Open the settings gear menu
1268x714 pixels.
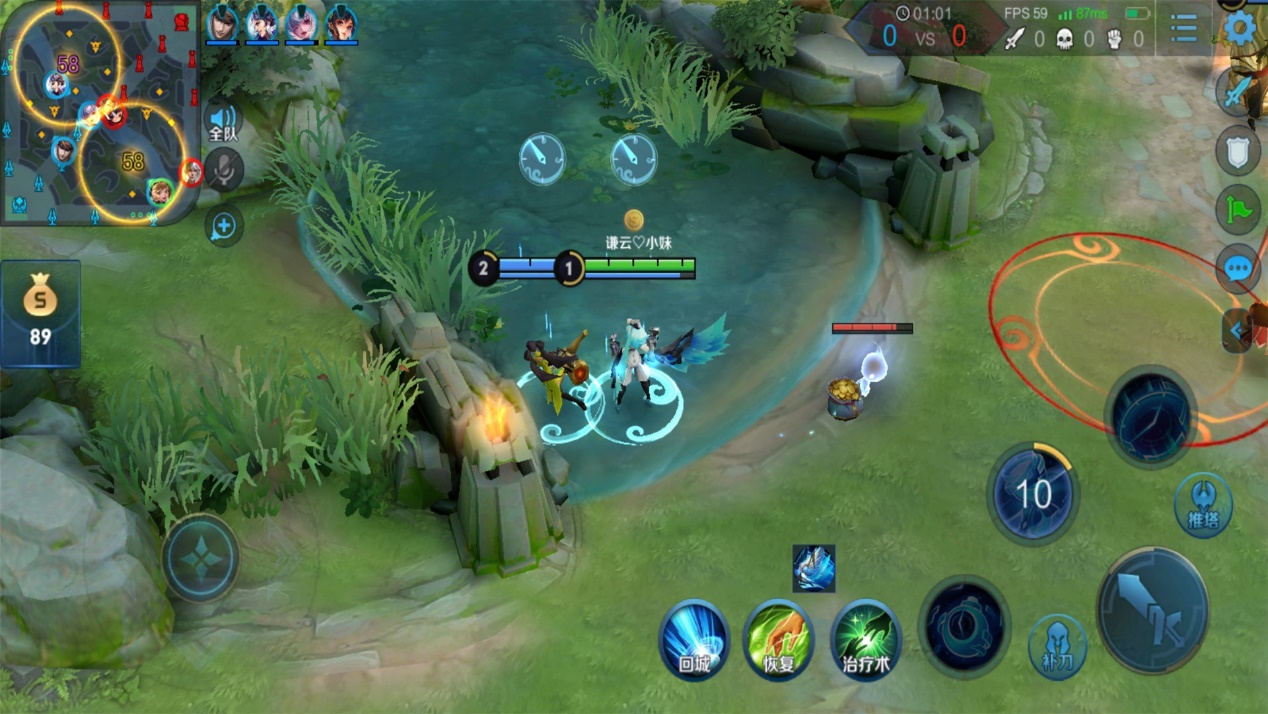pos(1240,26)
